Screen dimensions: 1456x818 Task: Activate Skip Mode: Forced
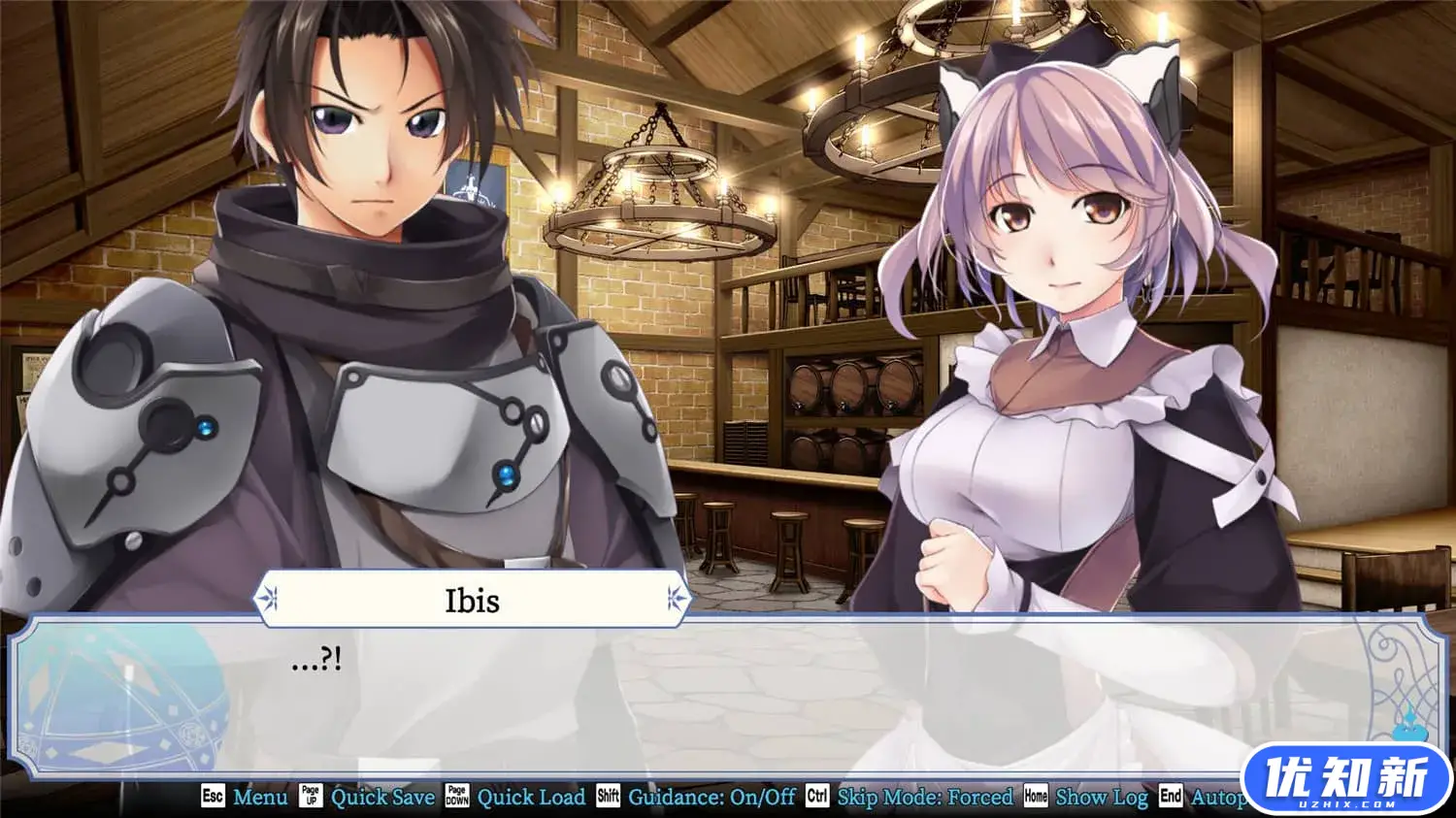pos(924,797)
